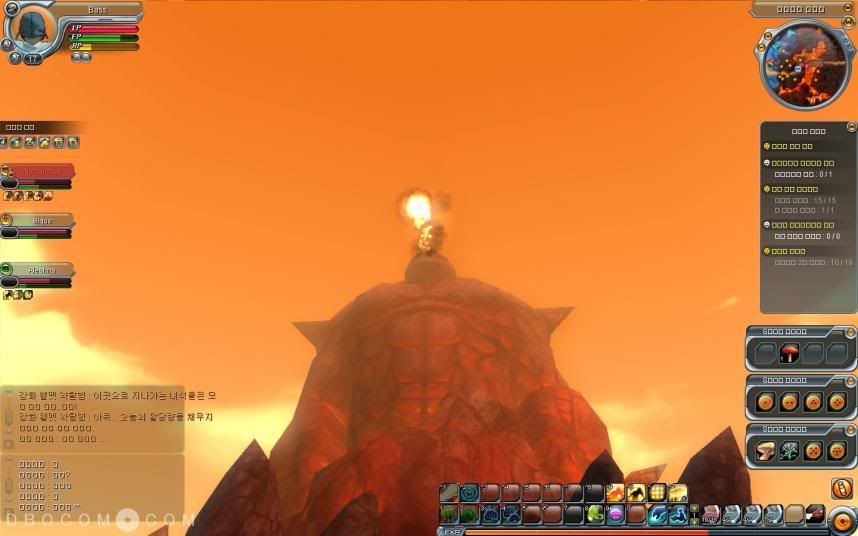Select the teal spiral skill slot
Viewport: 858px width, 536px height.
tap(469, 493)
